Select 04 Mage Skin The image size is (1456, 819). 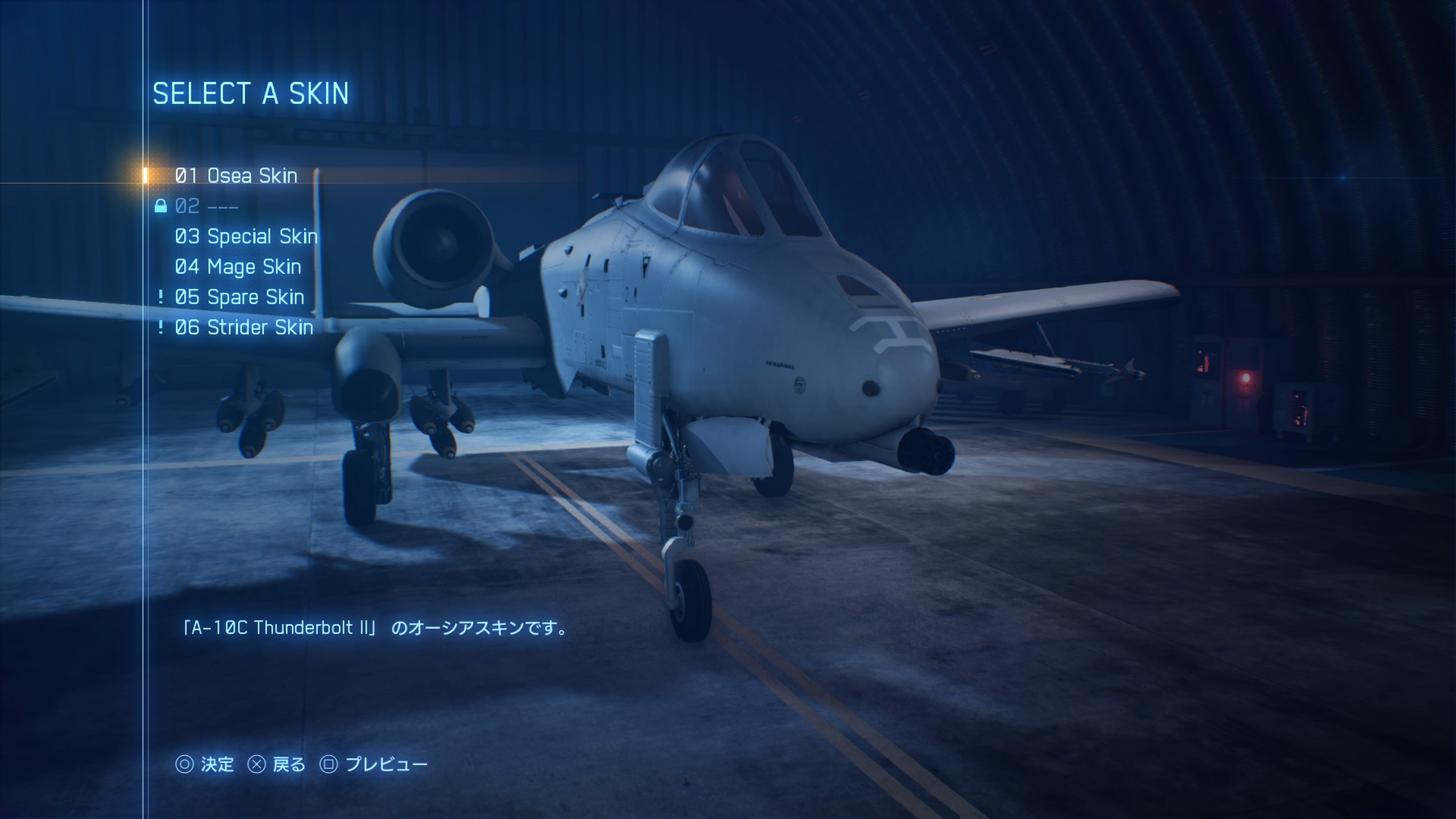point(238,267)
